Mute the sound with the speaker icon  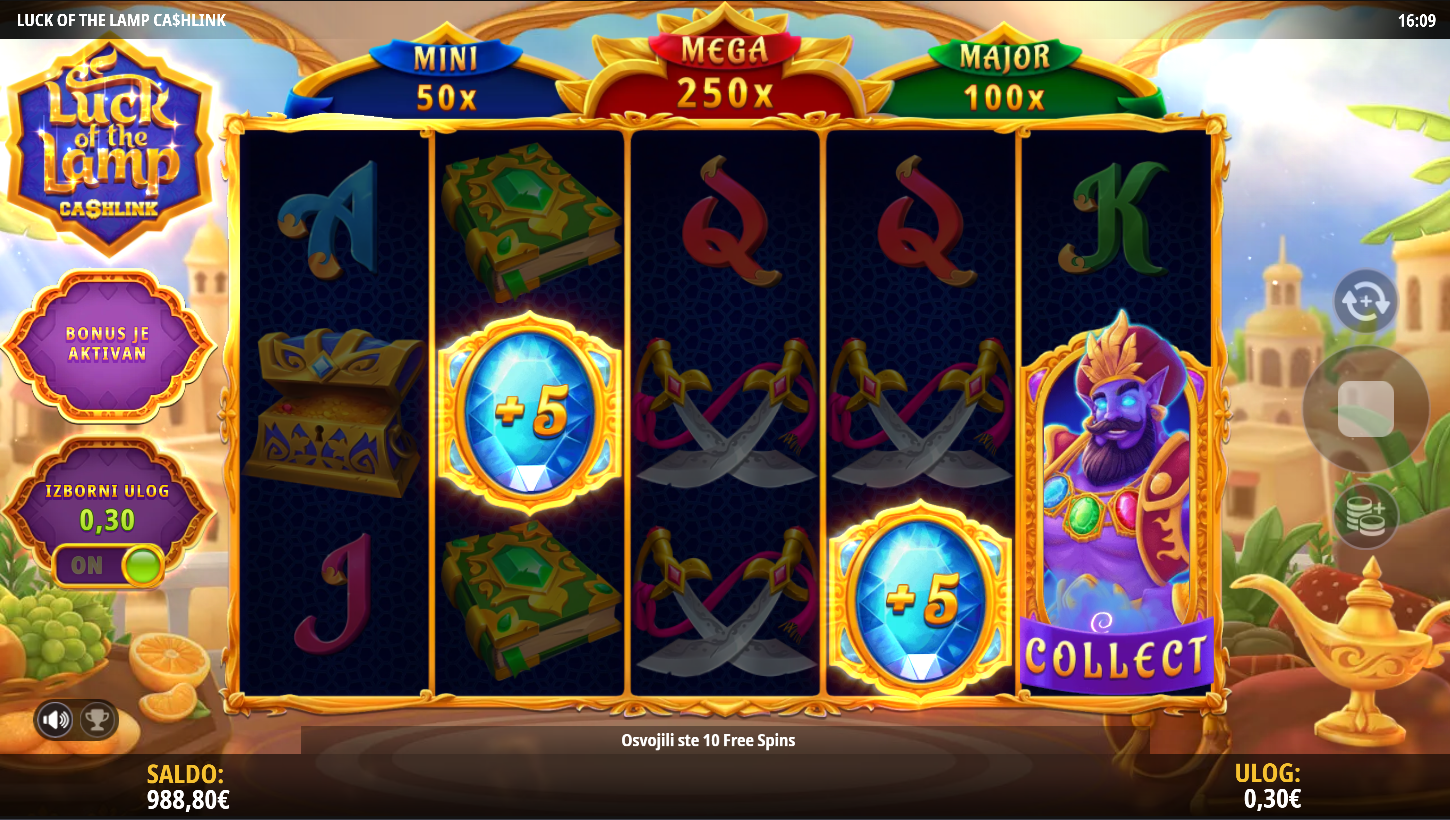[x=55, y=719]
